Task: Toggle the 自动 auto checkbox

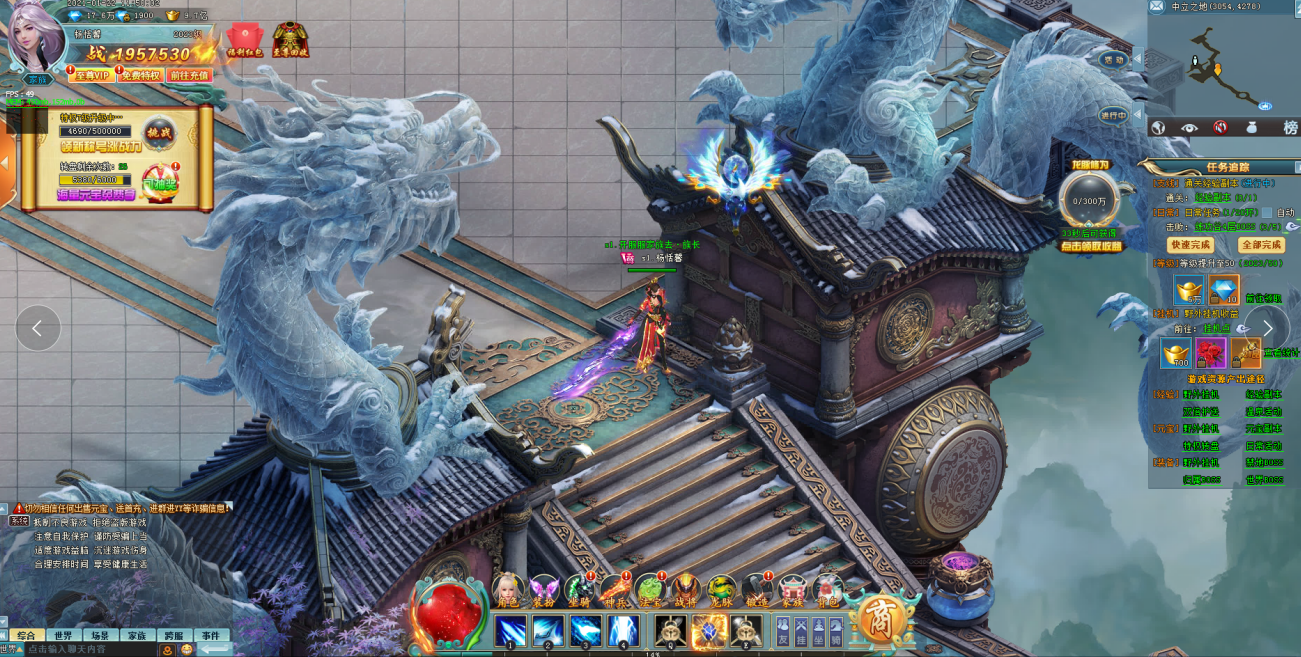Action: tap(1267, 213)
